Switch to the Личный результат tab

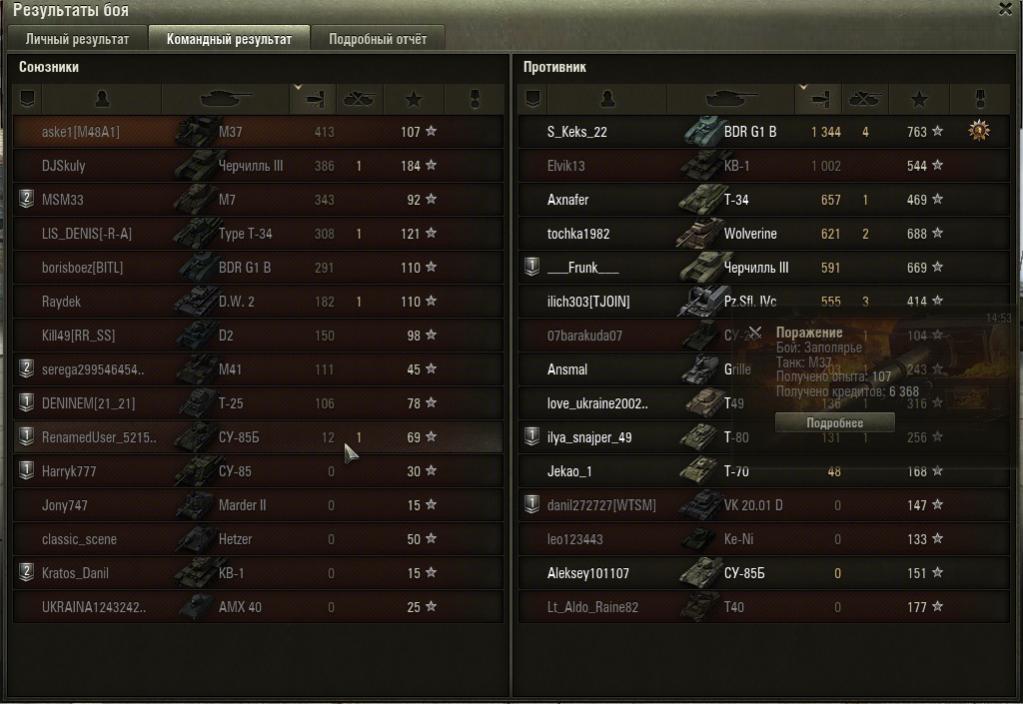[77, 40]
